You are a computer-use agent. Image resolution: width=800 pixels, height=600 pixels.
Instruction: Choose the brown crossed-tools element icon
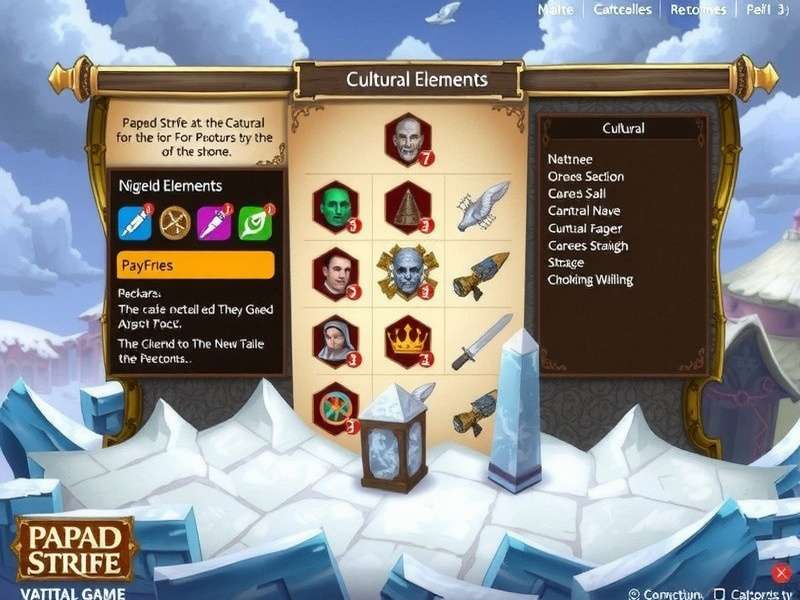pyautogui.click(x=176, y=223)
